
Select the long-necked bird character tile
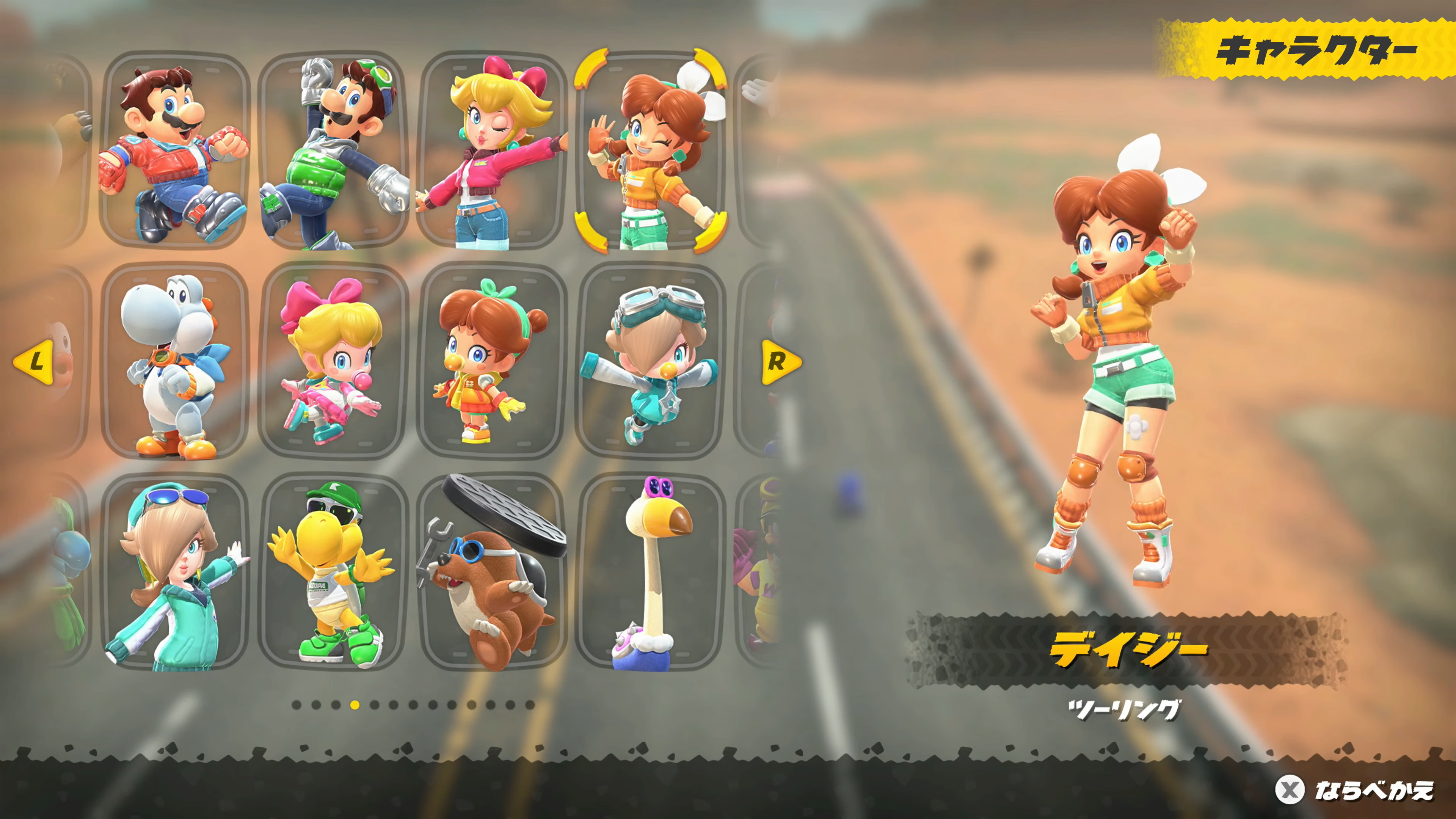tap(650, 572)
